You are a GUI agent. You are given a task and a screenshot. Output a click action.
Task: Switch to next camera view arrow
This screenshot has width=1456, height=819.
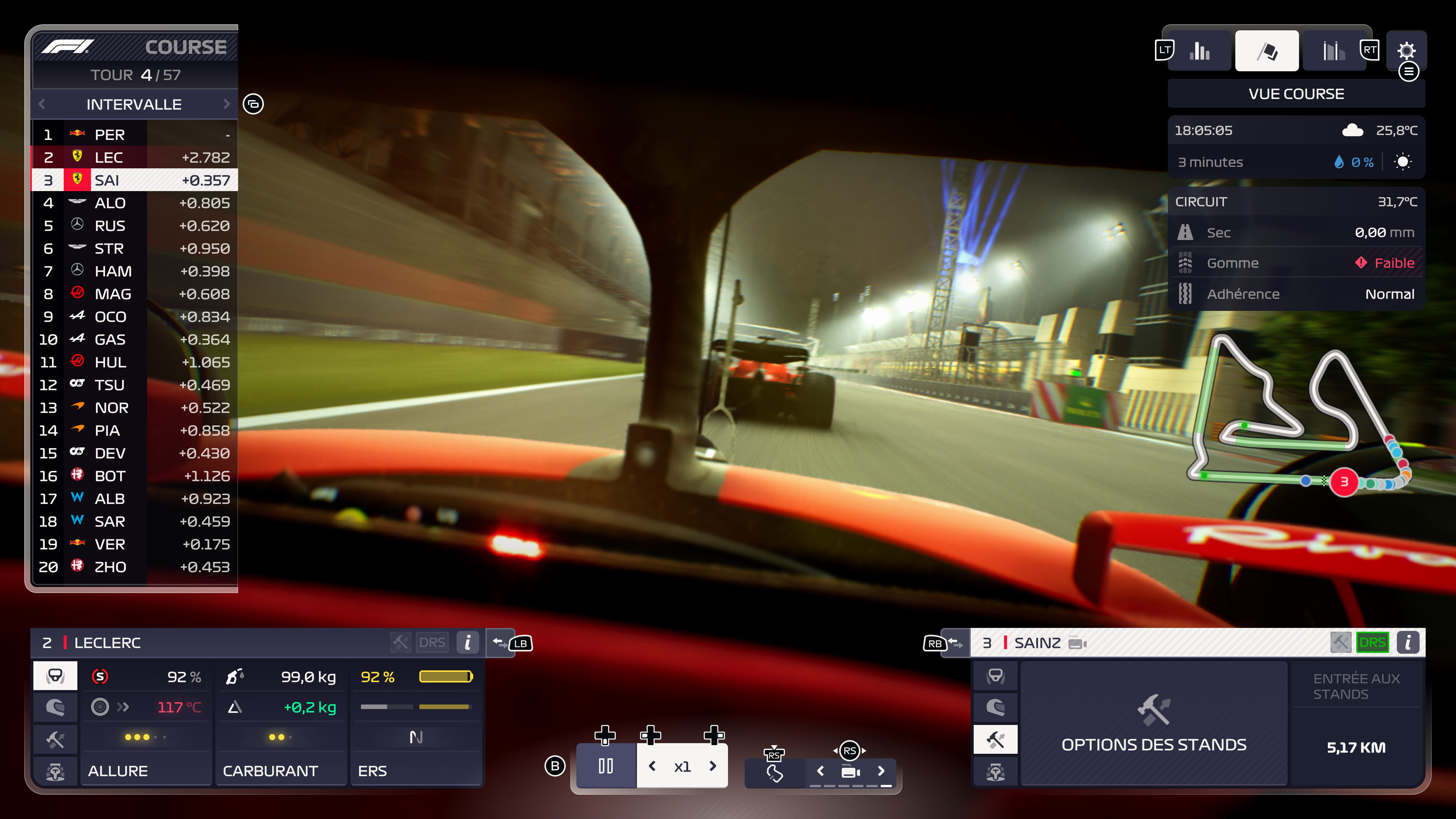pos(880,771)
